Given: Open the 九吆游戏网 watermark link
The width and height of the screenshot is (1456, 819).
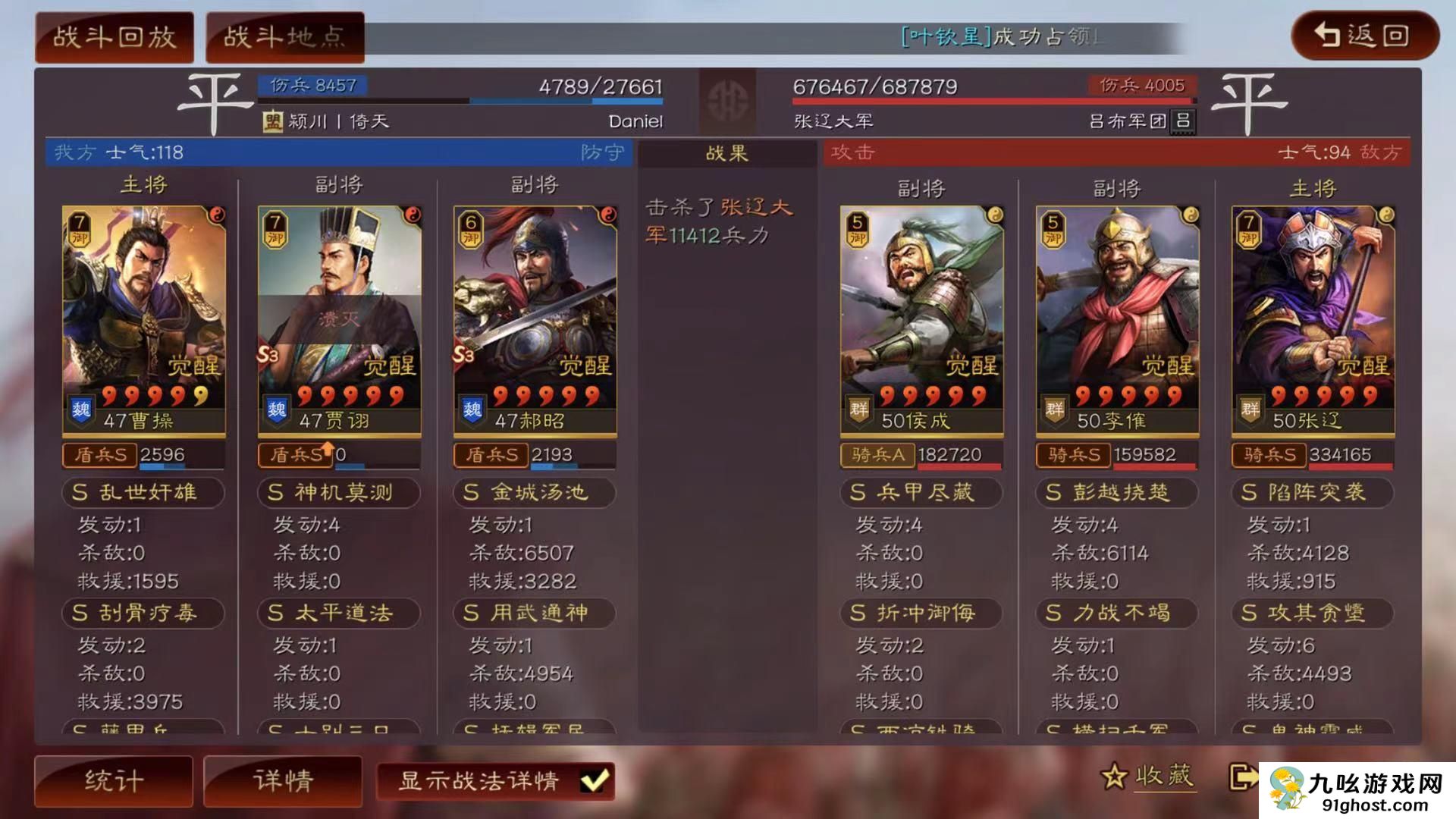Looking at the screenshot, I should (1357, 790).
